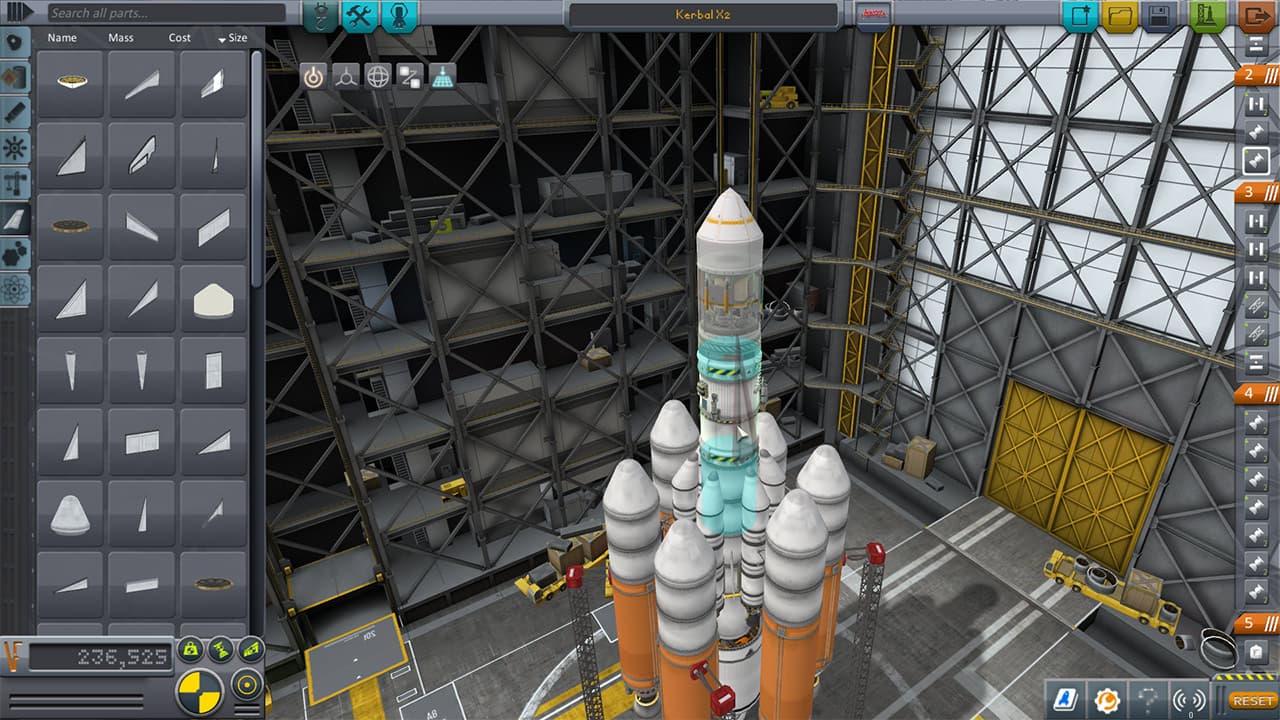Select the Cost sorting header
Viewport: 1280px width, 720px height.
(178, 38)
